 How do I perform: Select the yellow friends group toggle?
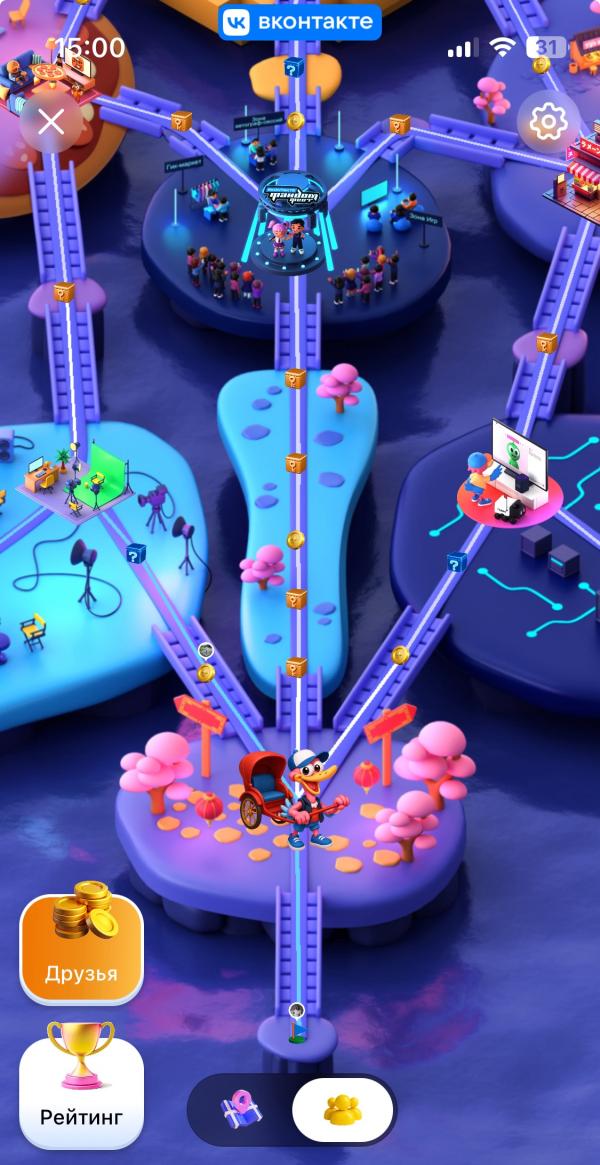click(x=343, y=1110)
